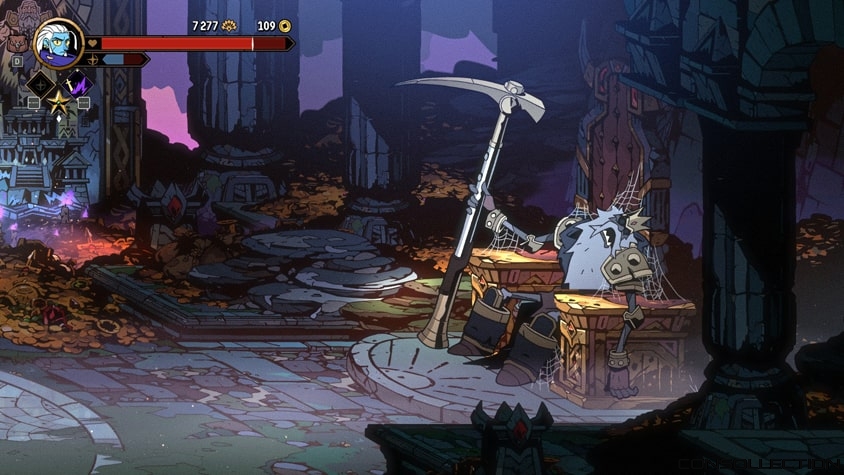Select the golden star ability icon

click(x=58, y=102)
